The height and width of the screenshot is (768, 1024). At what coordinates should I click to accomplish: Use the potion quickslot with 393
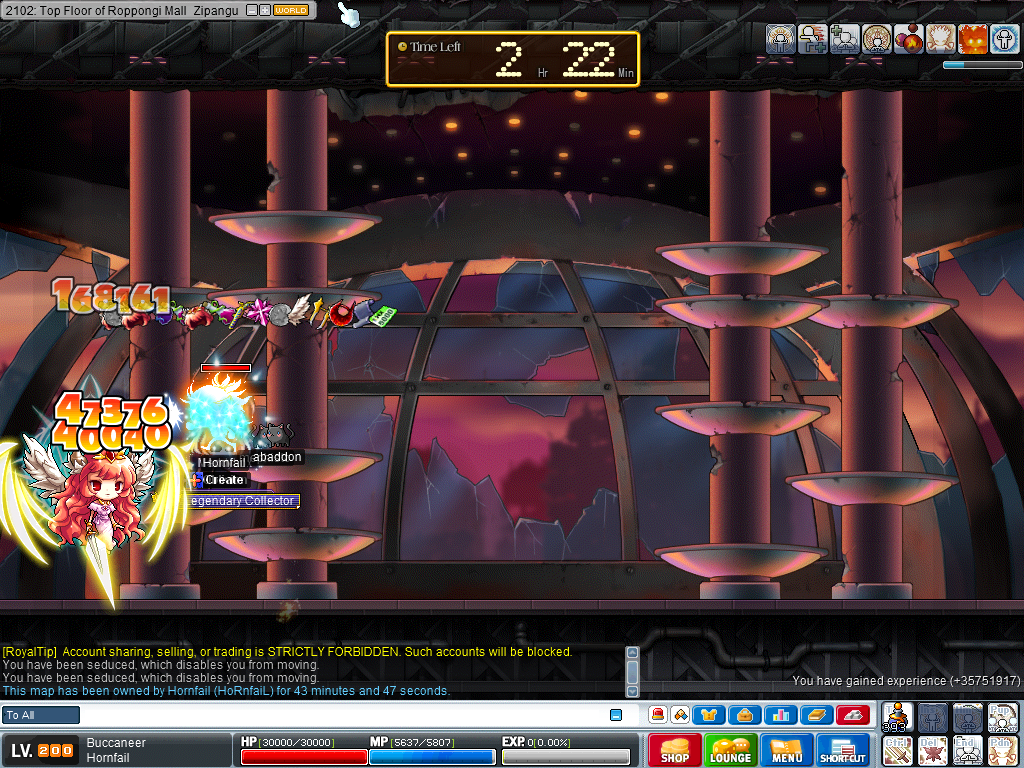pyautogui.click(x=898, y=718)
